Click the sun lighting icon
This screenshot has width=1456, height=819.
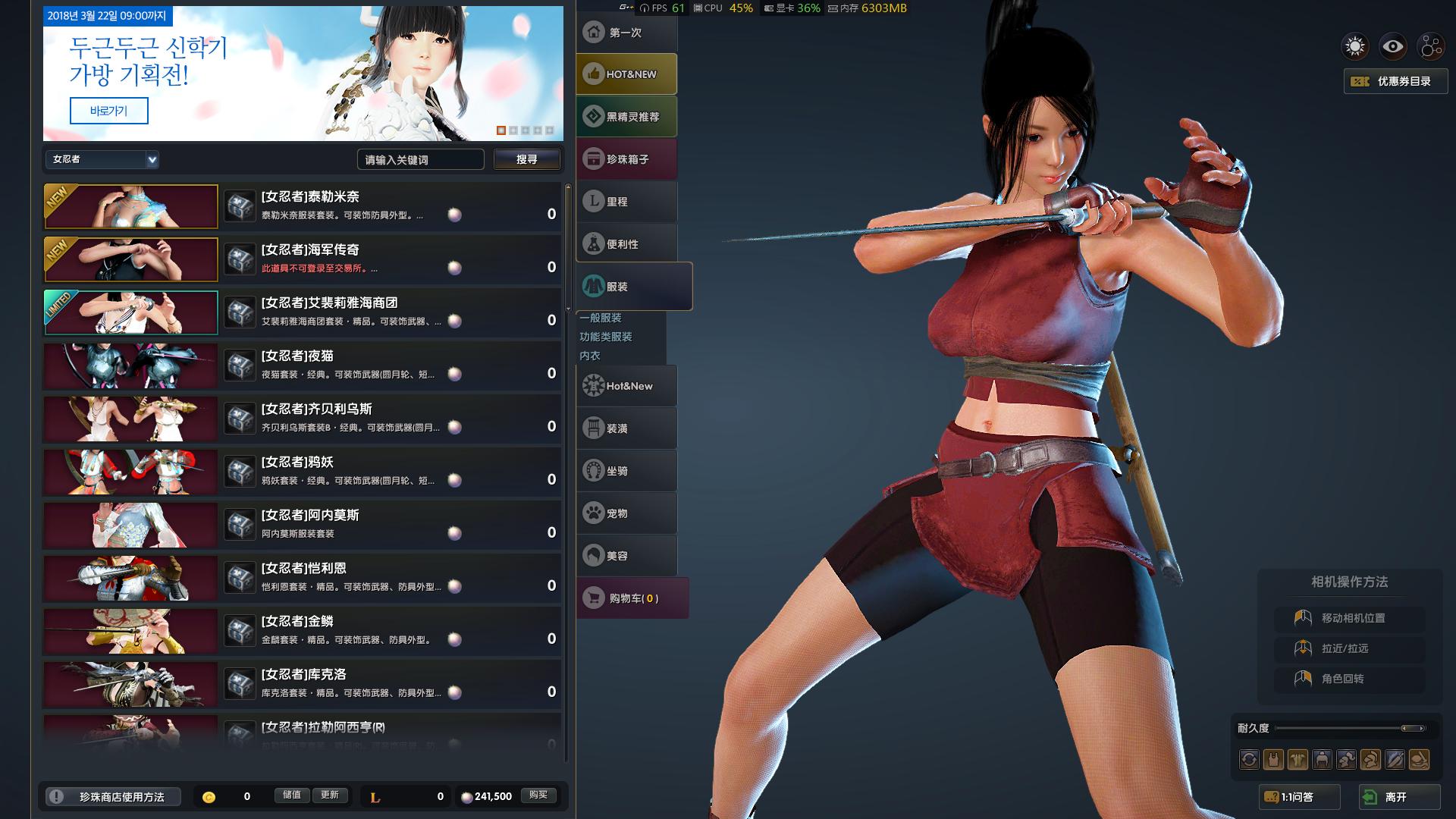(x=1355, y=47)
